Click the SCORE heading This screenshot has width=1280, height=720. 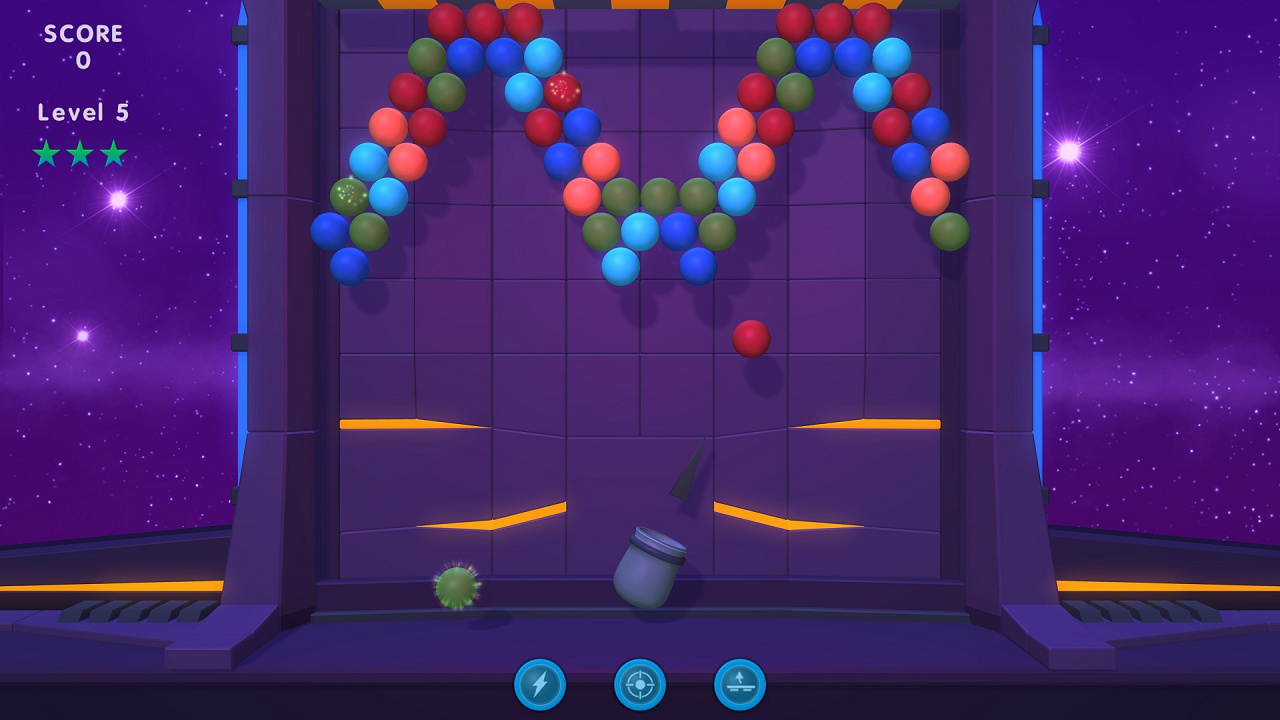tap(82, 32)
